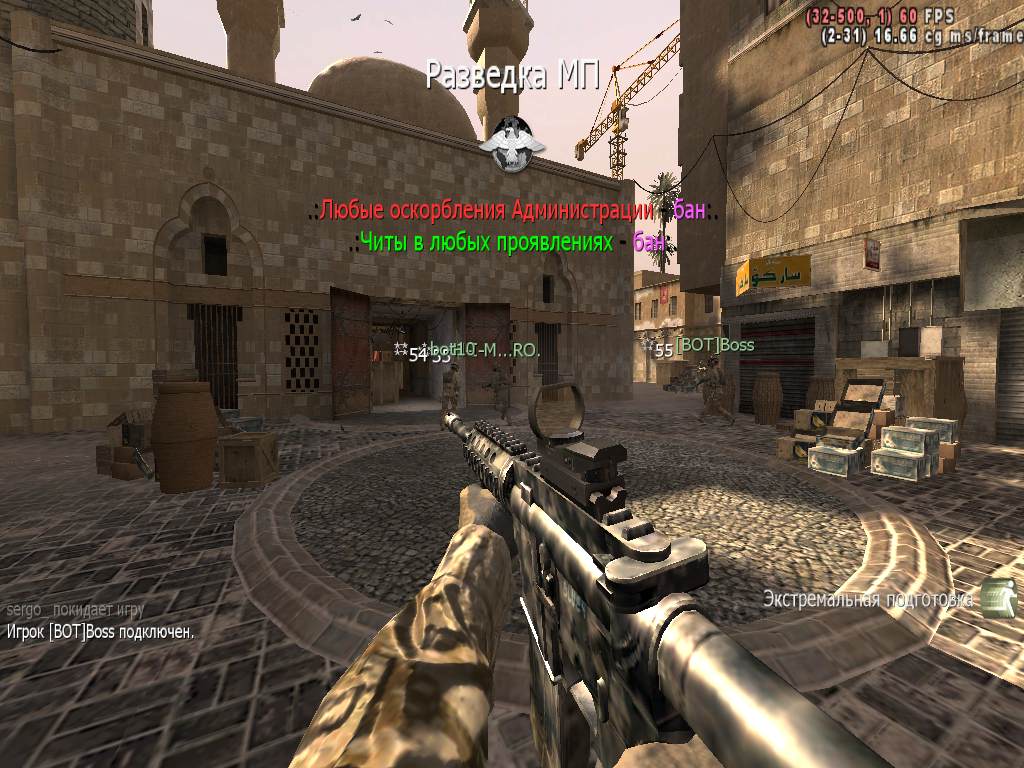Click the eagle faction emblem icon
This screenshot has height=768, width=1024.
(x=512, y=141)
